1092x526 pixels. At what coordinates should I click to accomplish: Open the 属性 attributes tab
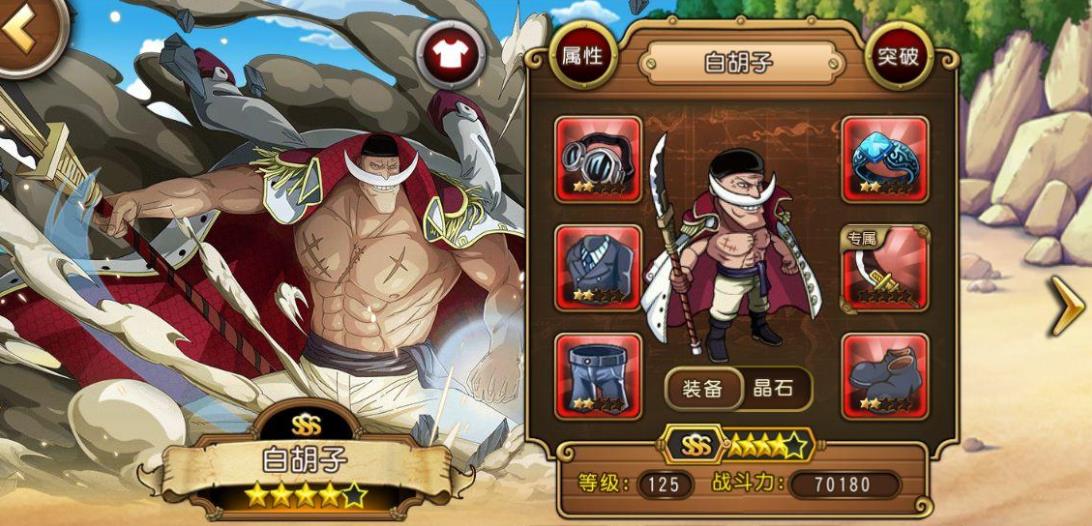(x=582, y=56)
